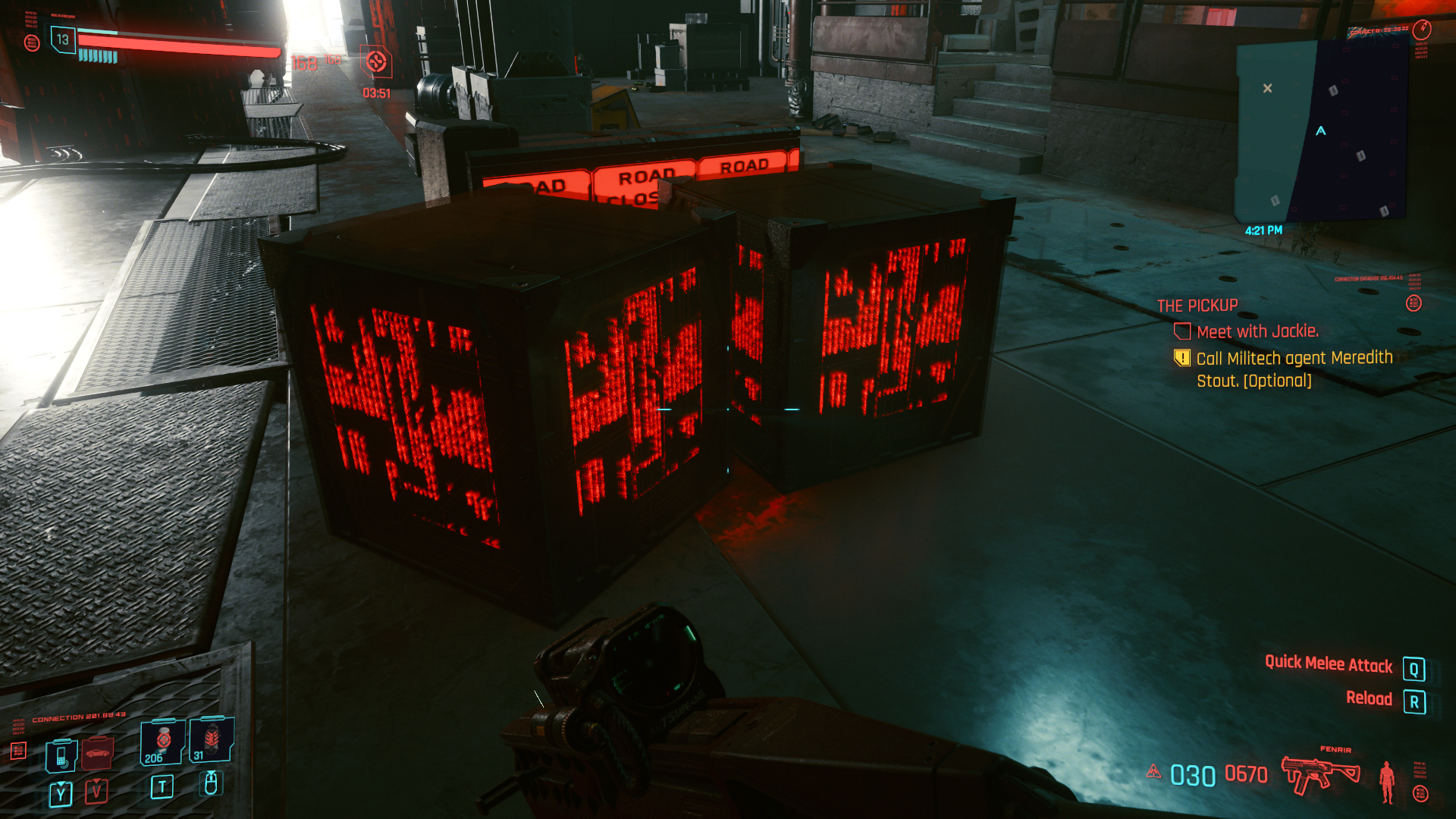
Task: Click the body stance silhouette icon
Action: (1387, 781)
